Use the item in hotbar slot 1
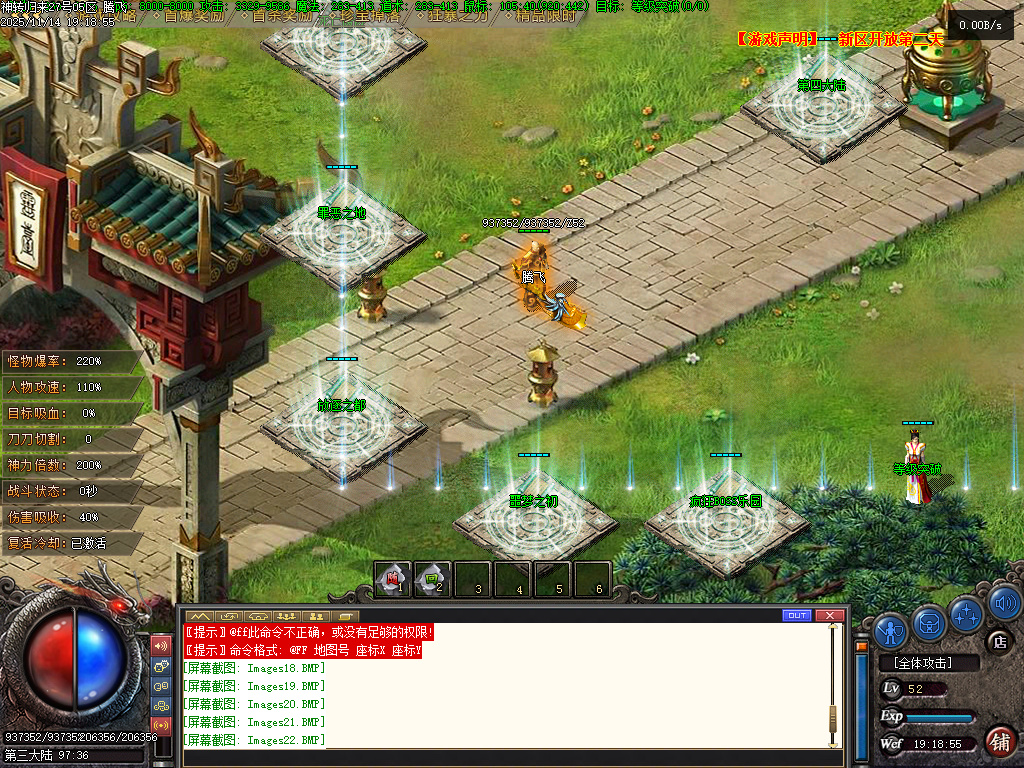1024x768 pixels. click(x=393, y=578)
